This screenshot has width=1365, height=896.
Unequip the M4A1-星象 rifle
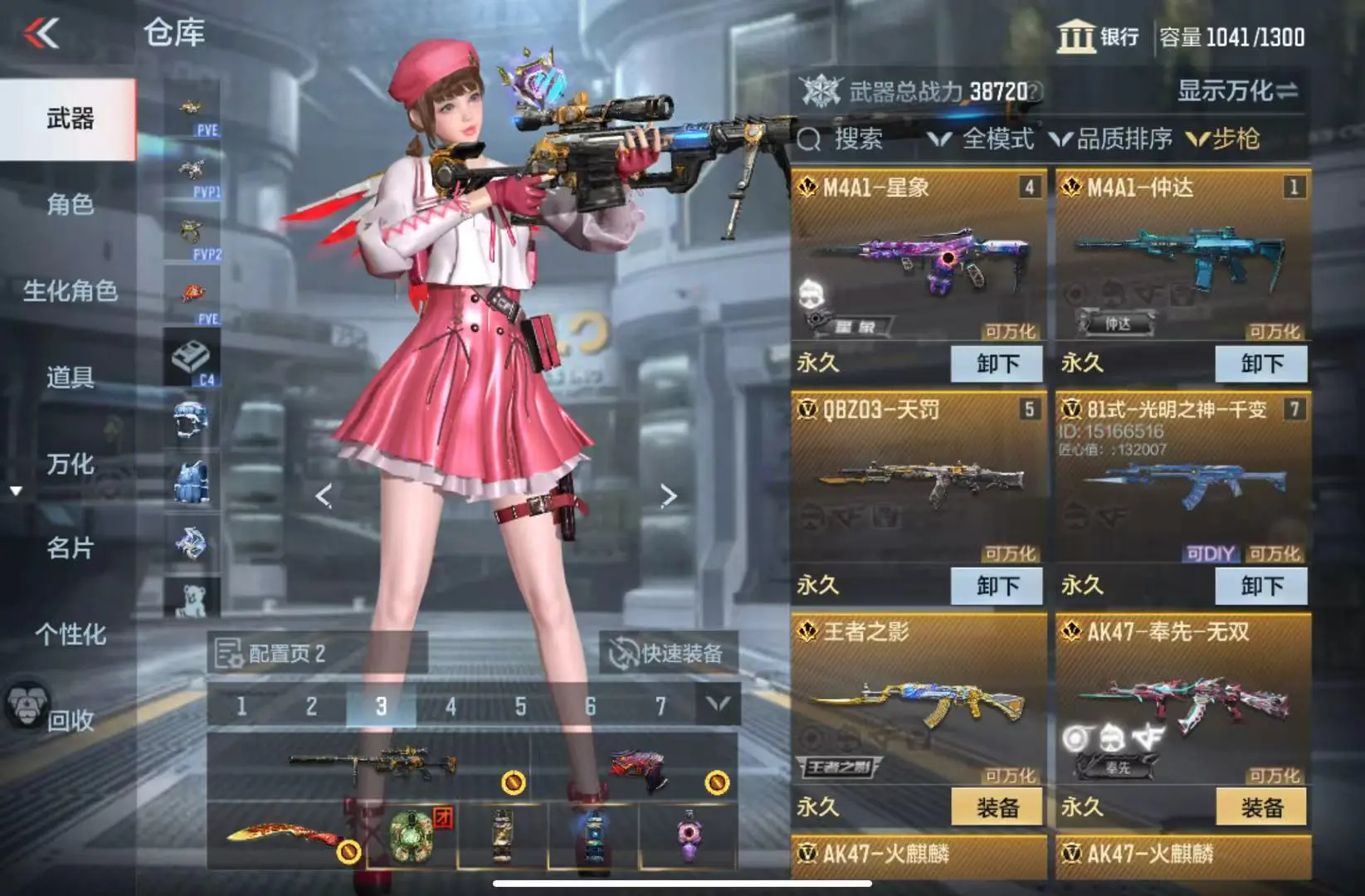click(x=996, y=364)
